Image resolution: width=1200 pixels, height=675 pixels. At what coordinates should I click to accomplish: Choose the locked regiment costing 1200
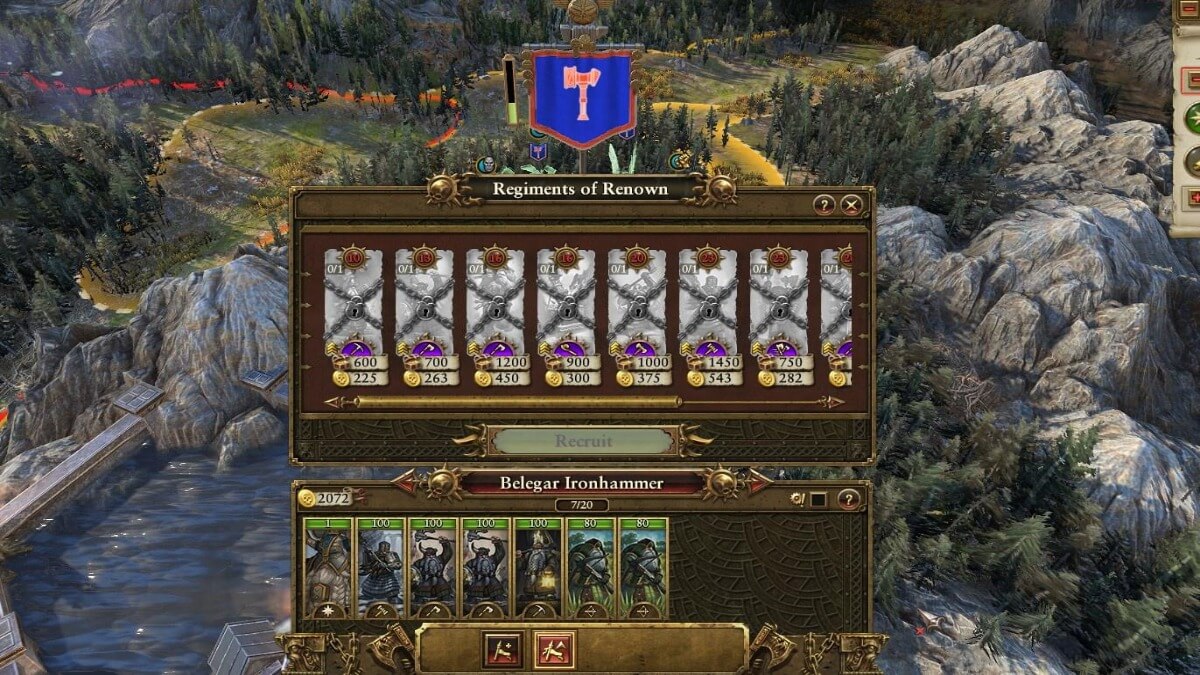pyautogui.click(x=495, y=300)
